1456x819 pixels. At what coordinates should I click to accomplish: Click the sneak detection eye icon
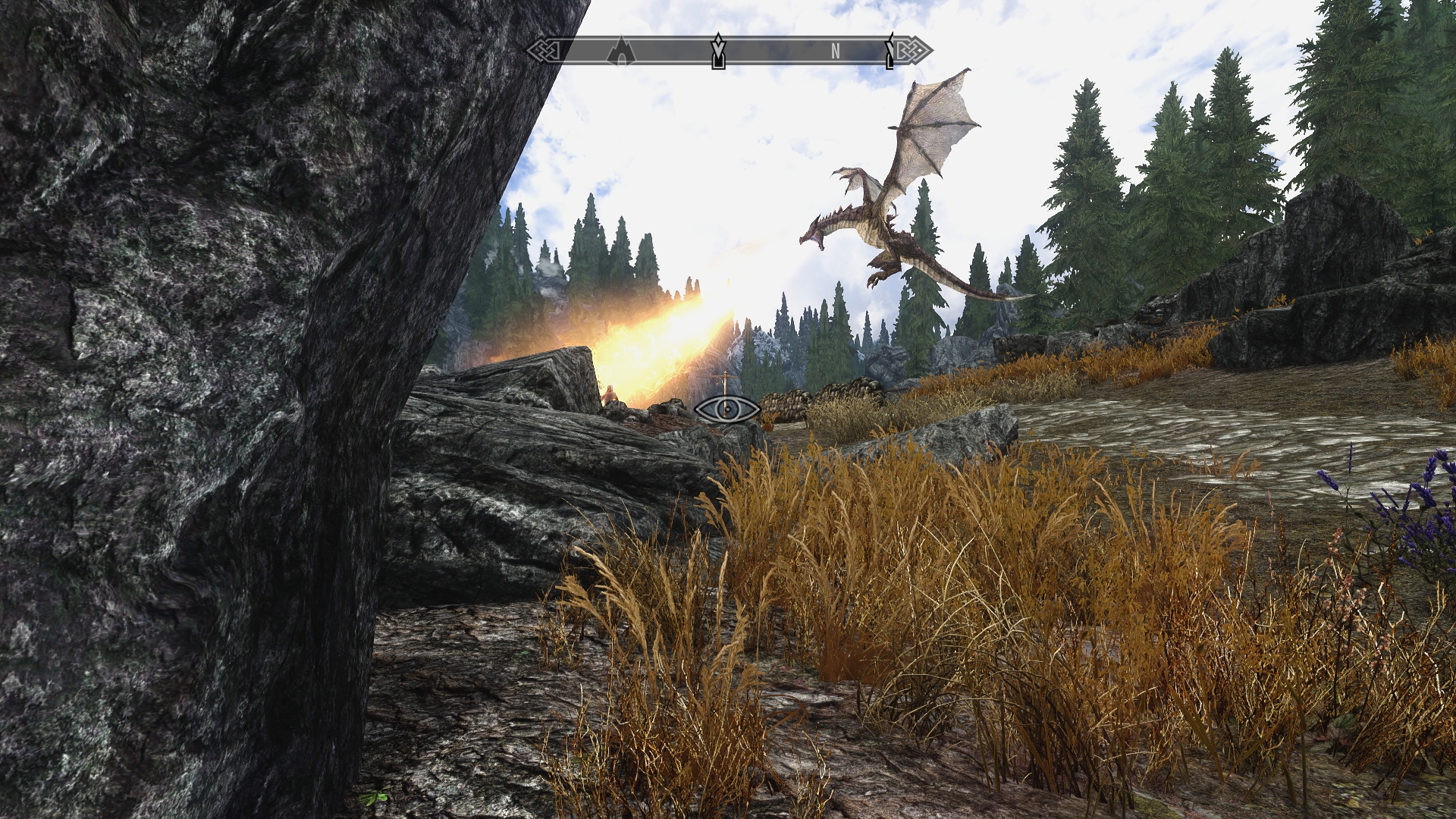coord(727,409)
